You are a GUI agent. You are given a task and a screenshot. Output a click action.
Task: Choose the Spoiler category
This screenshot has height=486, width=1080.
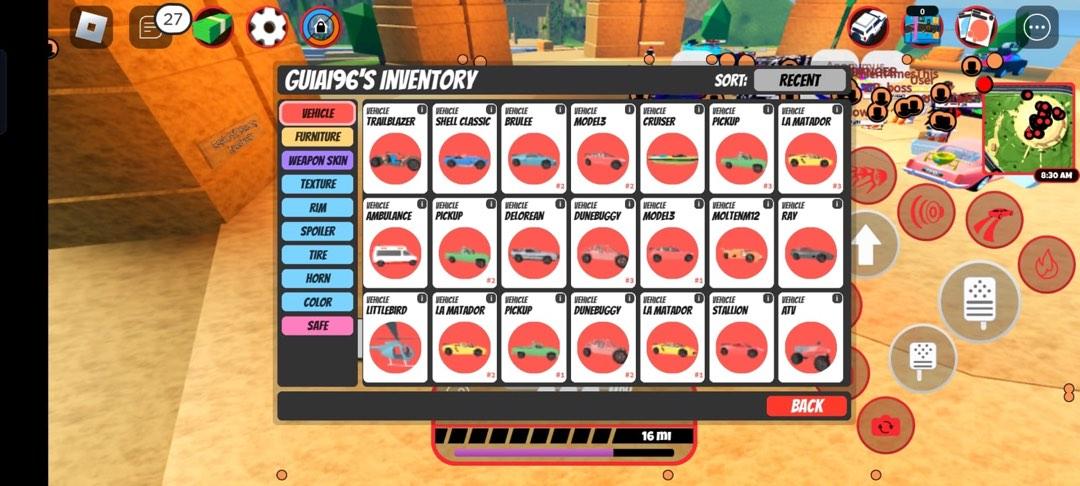(x=317, y=231)
